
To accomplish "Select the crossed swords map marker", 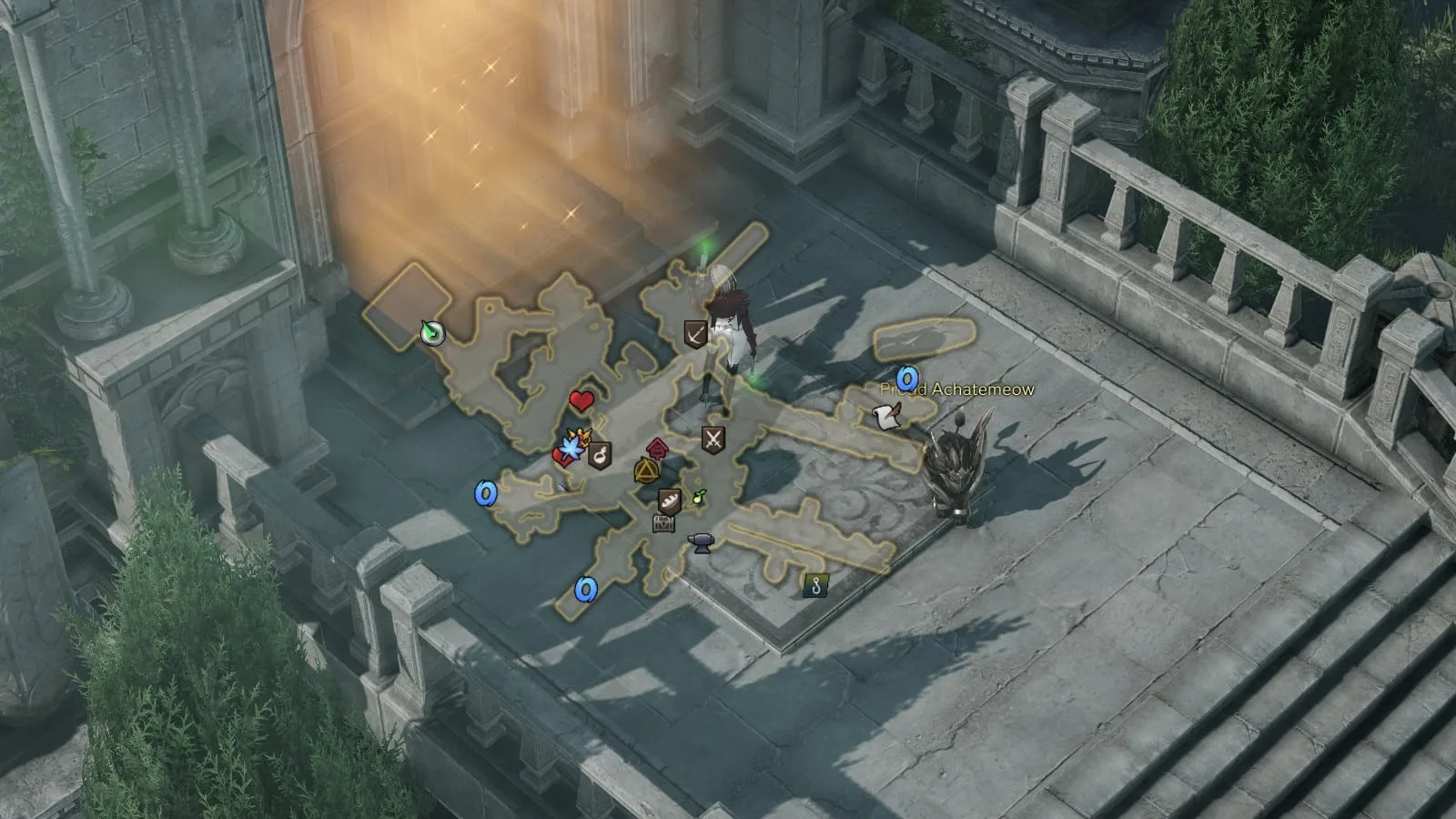I will click(x=713, y=440).
